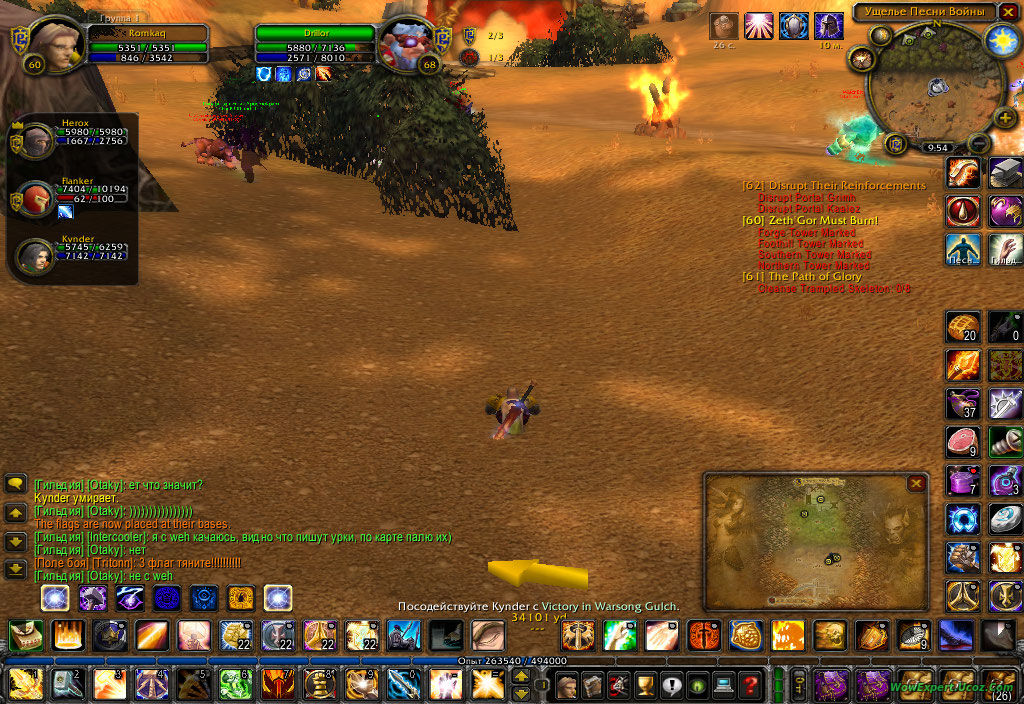This screenshot has width=1024, height=704.
Task: Click the blue faction battleground icon under minimap
Action: (x=895, y=145)
